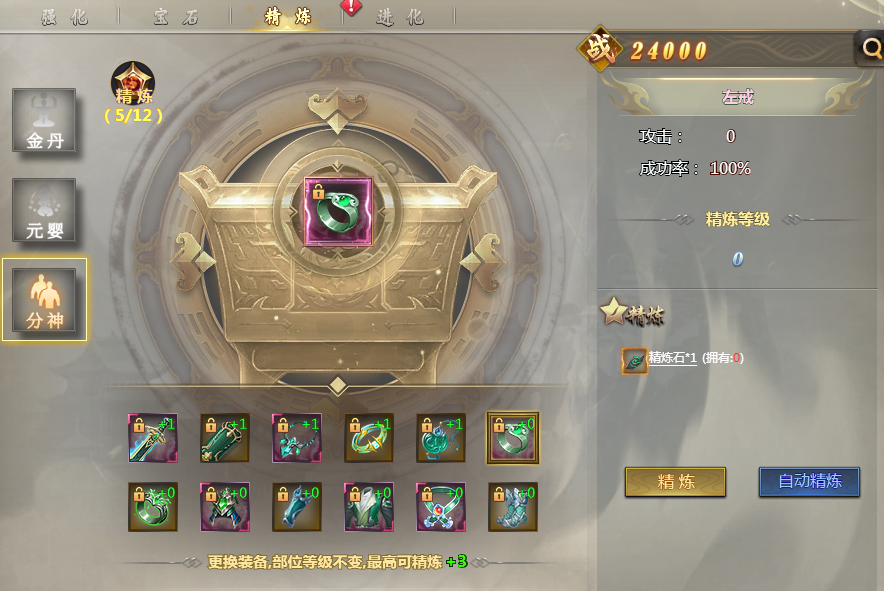Viewport: 884px width, 591px height.
Task: Open the 宝石 tab
Action: coord(176,17)
